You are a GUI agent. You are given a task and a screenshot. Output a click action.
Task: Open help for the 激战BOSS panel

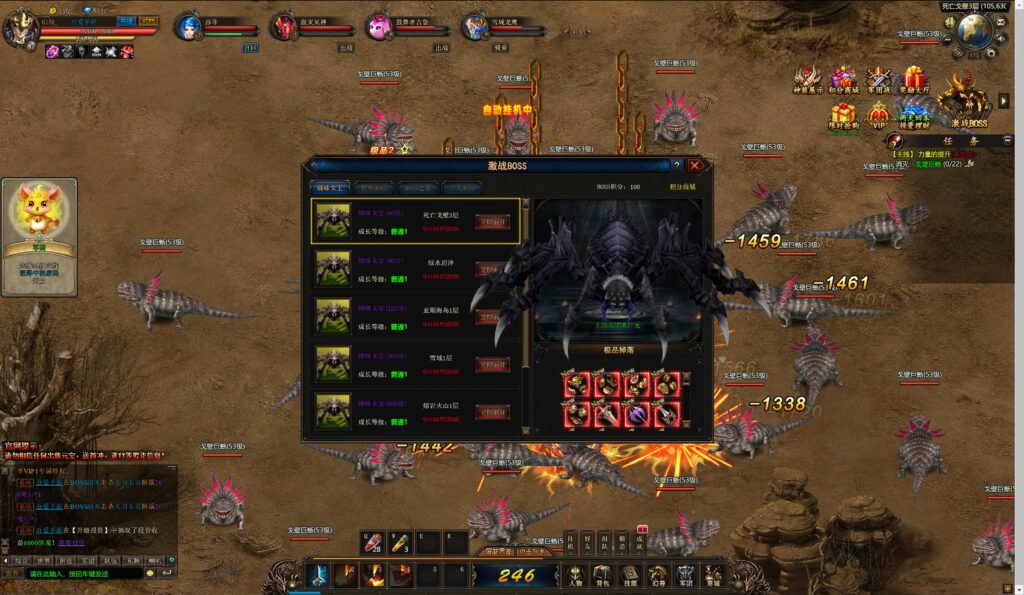(x=676, y=165)
